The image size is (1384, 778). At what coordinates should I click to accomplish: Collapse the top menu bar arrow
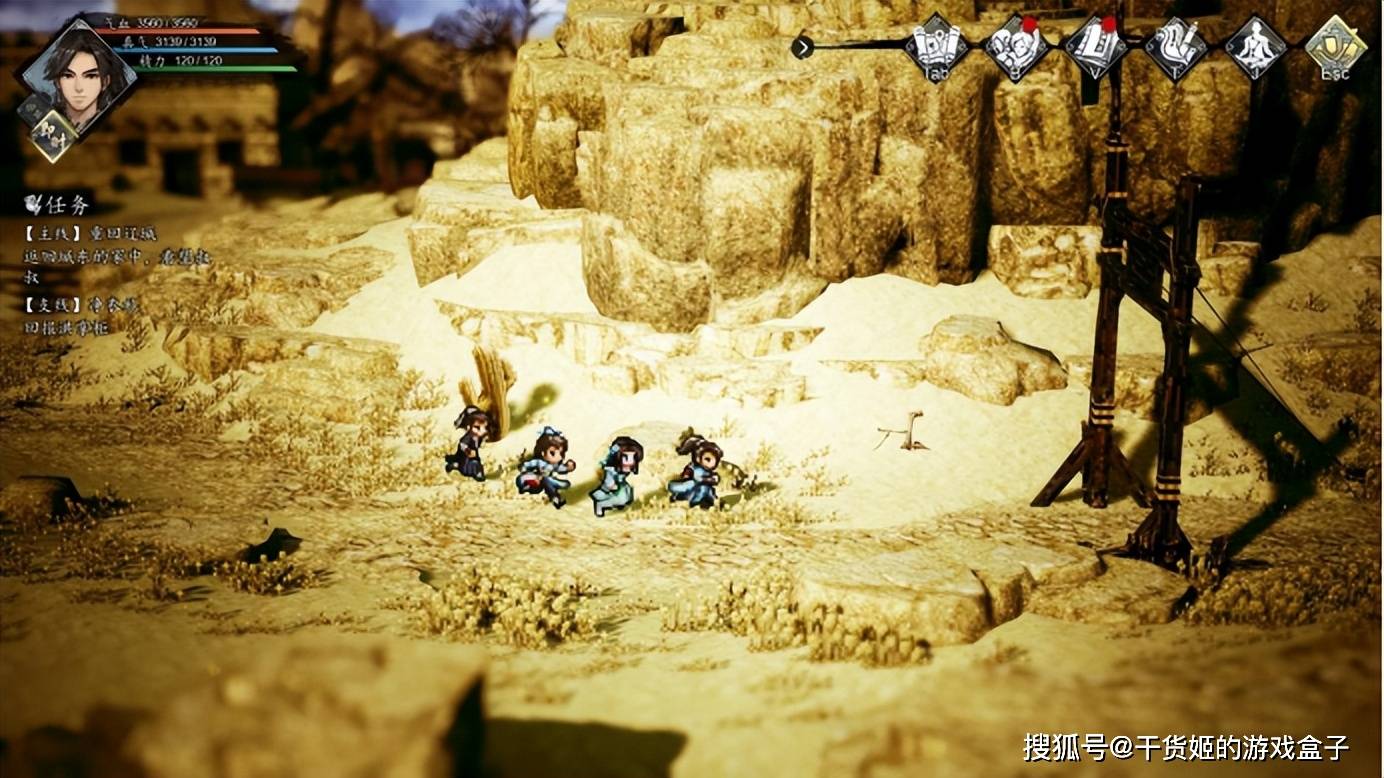(802, 45)
